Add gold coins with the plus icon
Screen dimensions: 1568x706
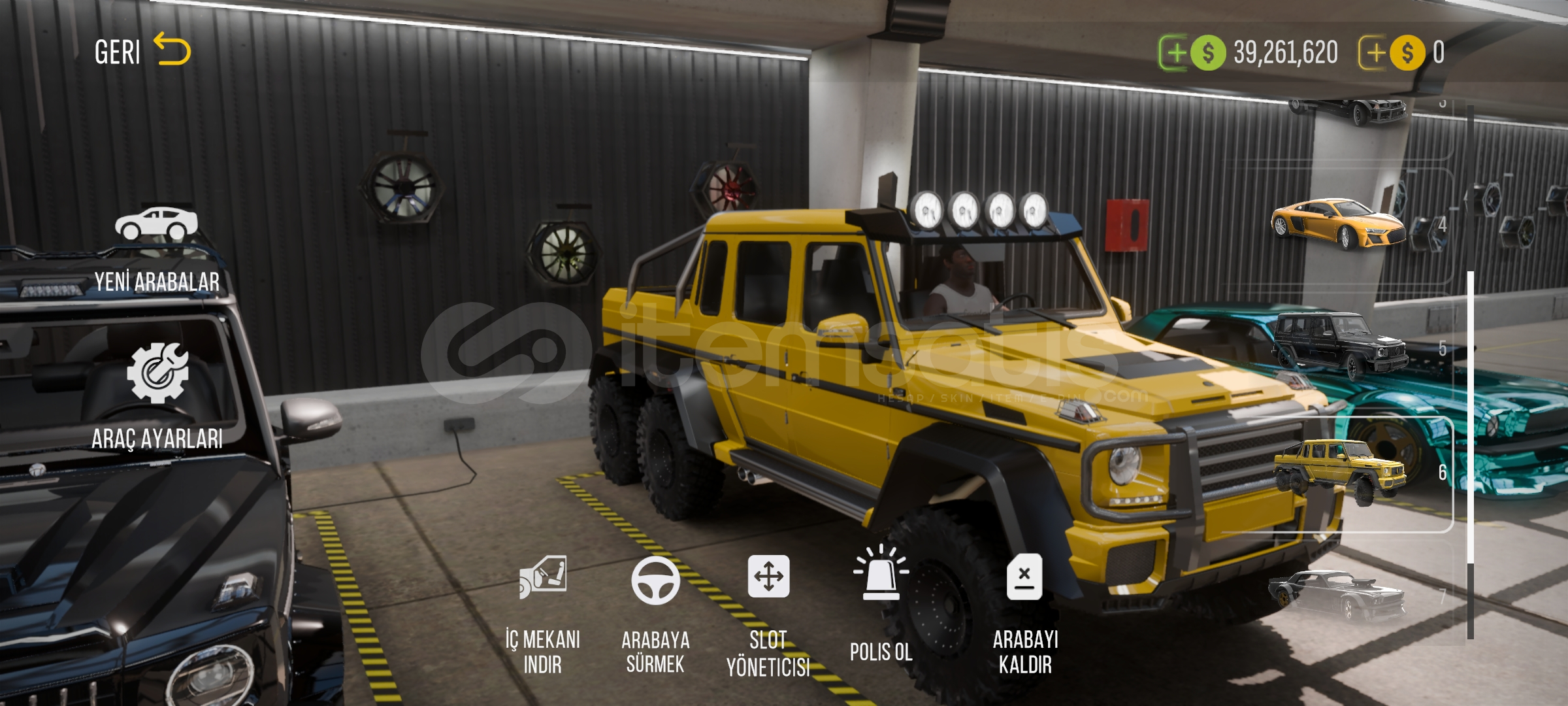click(x=1374, y=52)
